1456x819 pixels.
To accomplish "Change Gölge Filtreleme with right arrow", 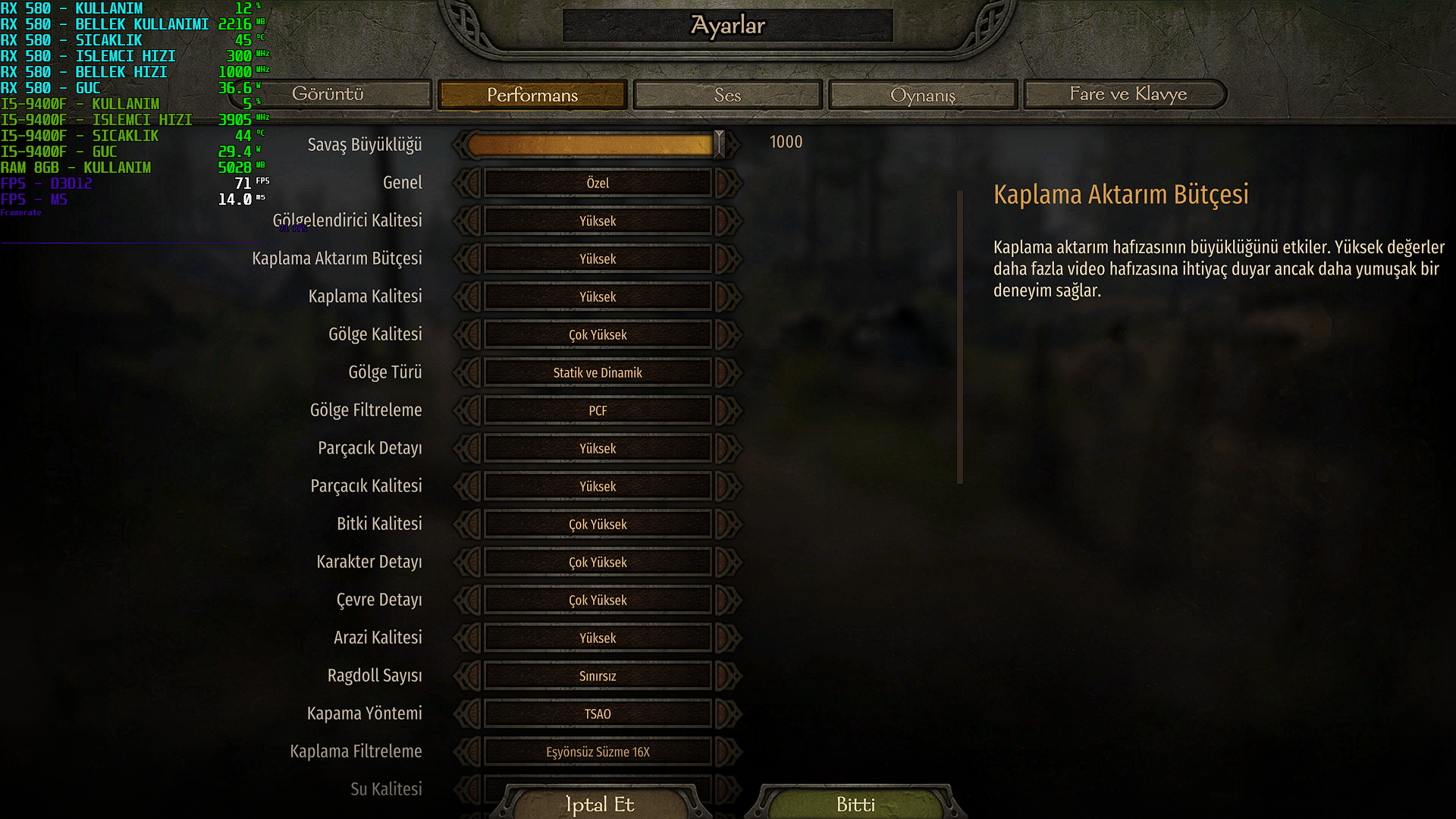I will [726, 410].
